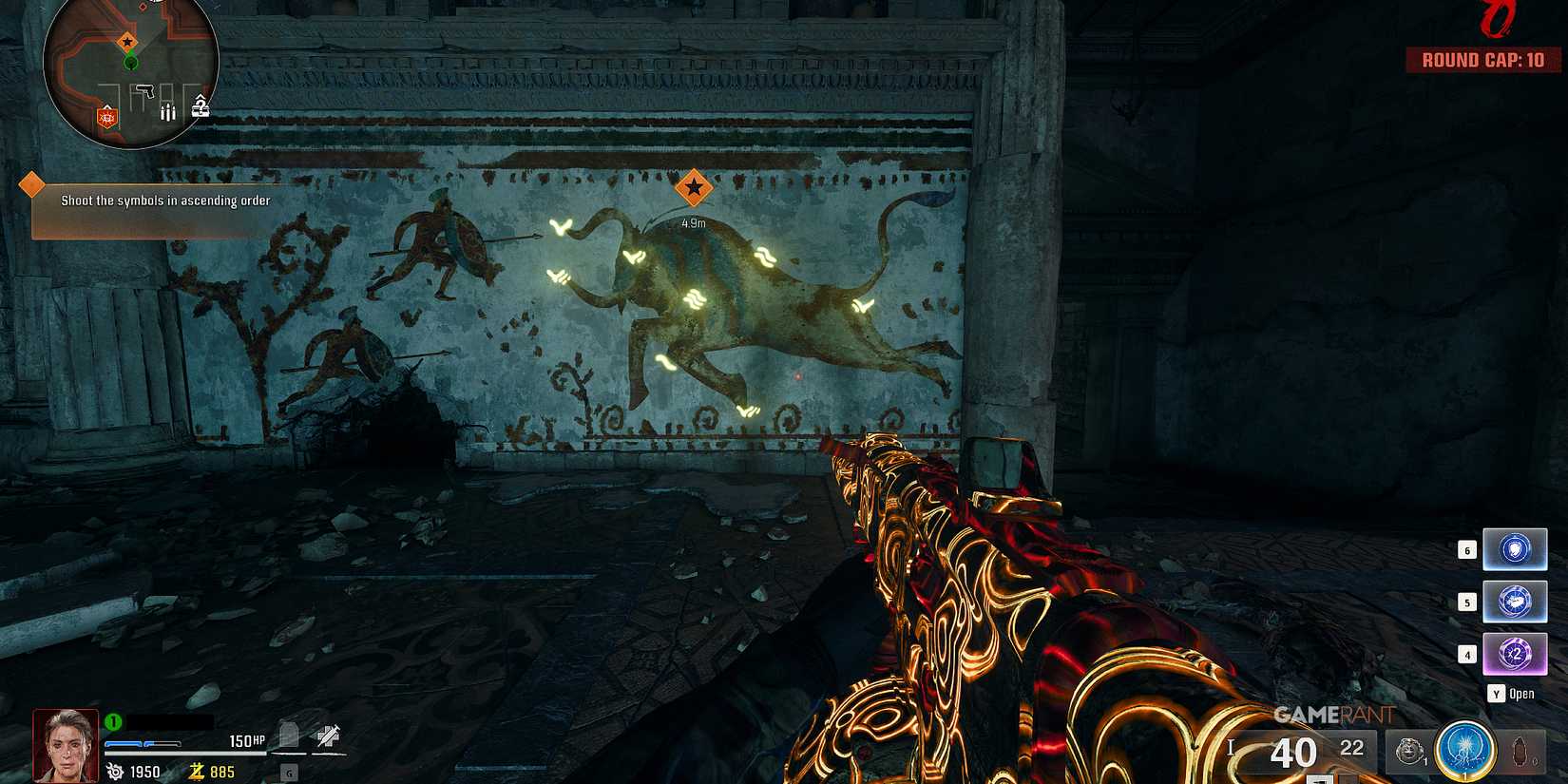1568x784 pixels.
Task: Select the gobblegum shown in slot 5
Action: click(x=1515, y=602)
